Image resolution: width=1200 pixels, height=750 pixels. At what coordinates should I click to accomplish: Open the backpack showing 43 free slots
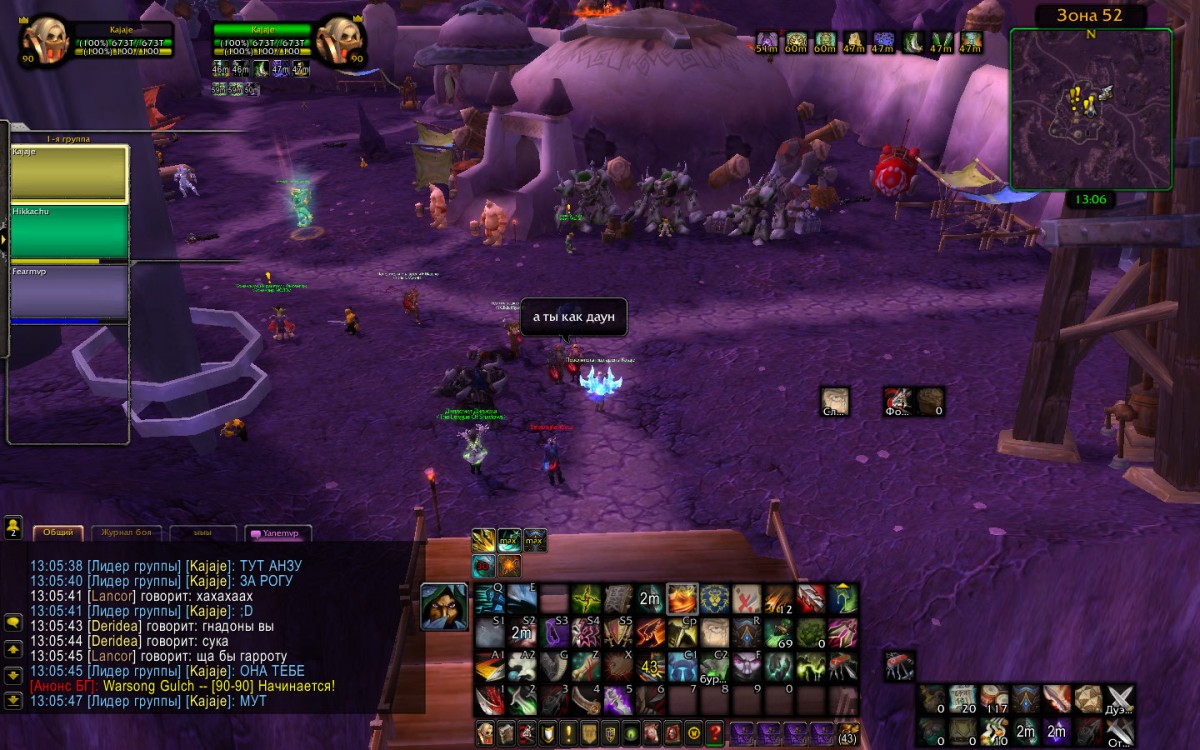click(847, 732)
